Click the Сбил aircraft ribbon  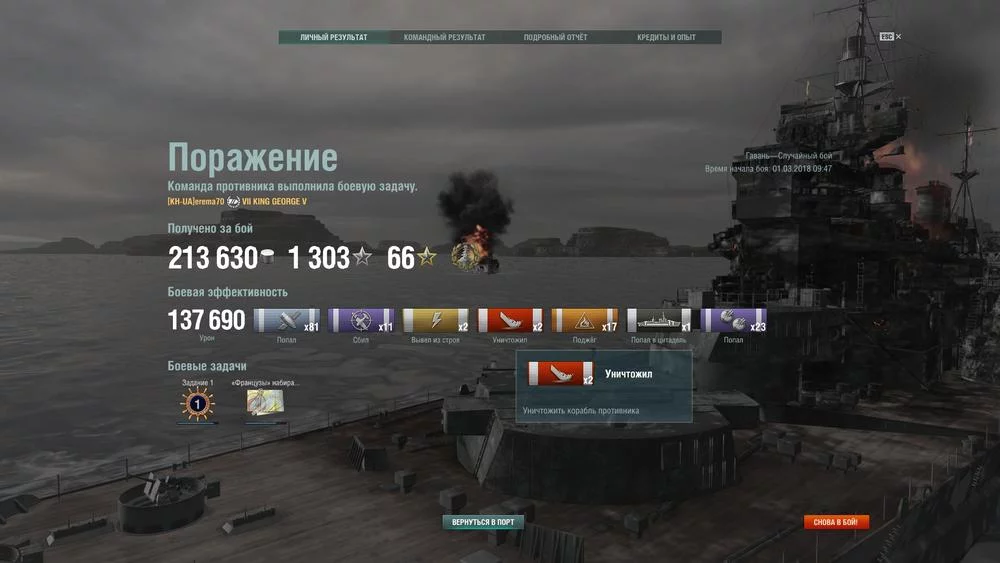[361, 321]
